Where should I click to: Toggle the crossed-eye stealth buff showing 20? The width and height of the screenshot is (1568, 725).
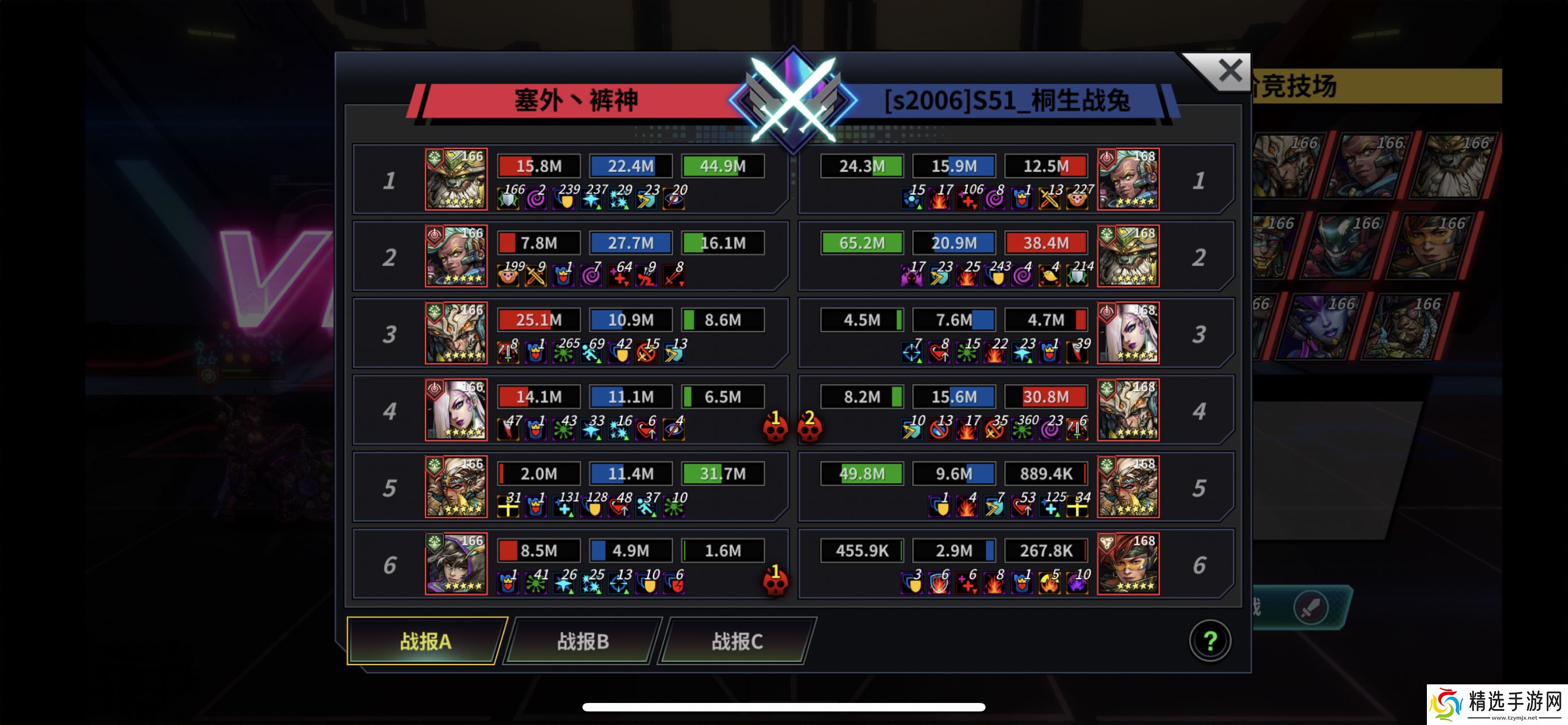[x=676, y=199]
